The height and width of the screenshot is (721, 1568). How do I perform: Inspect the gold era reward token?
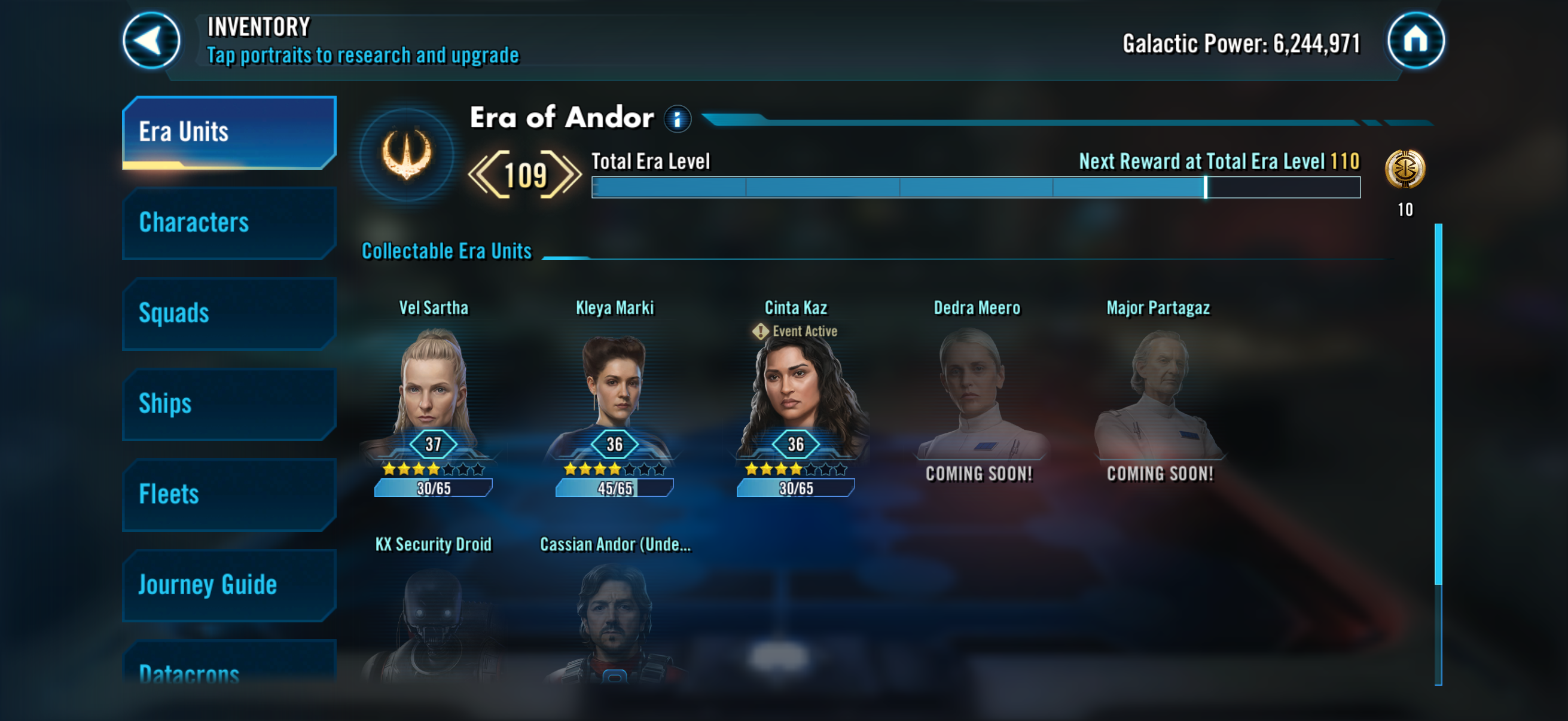1404,169
